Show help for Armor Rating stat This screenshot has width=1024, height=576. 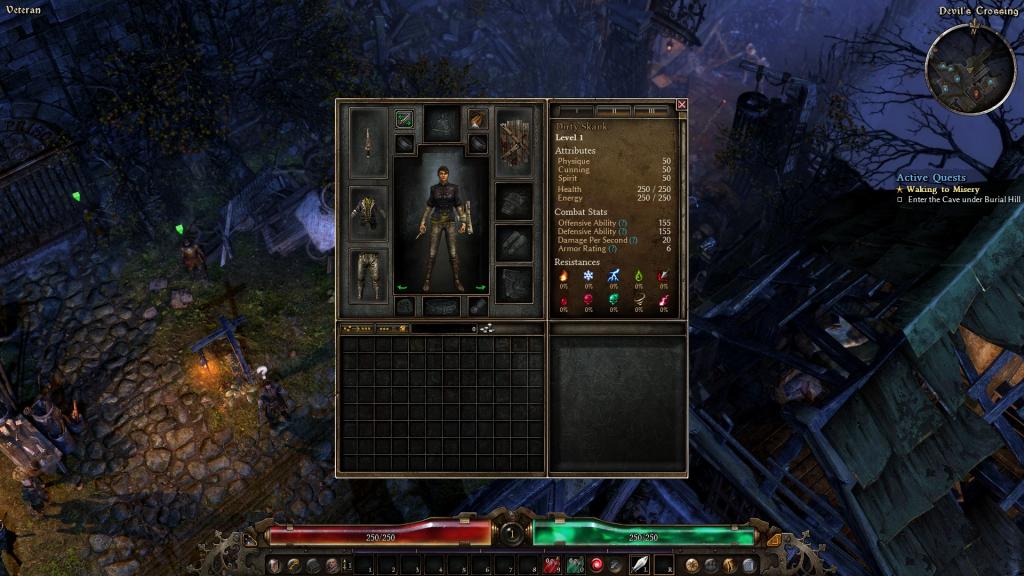pyautogui.click(x=612, y=249)
